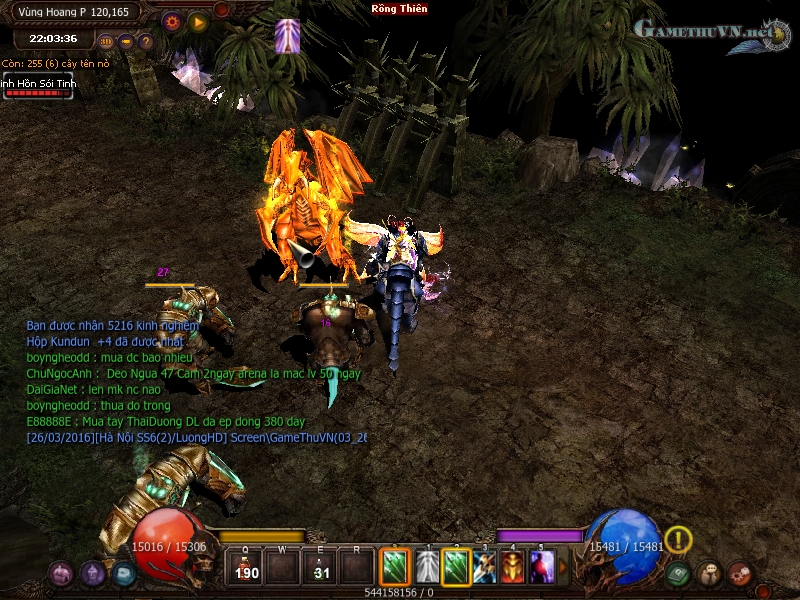Activate the golden armor skill in slot 4
This screenshot has height=600, width=800.
(x=513, y=568)
